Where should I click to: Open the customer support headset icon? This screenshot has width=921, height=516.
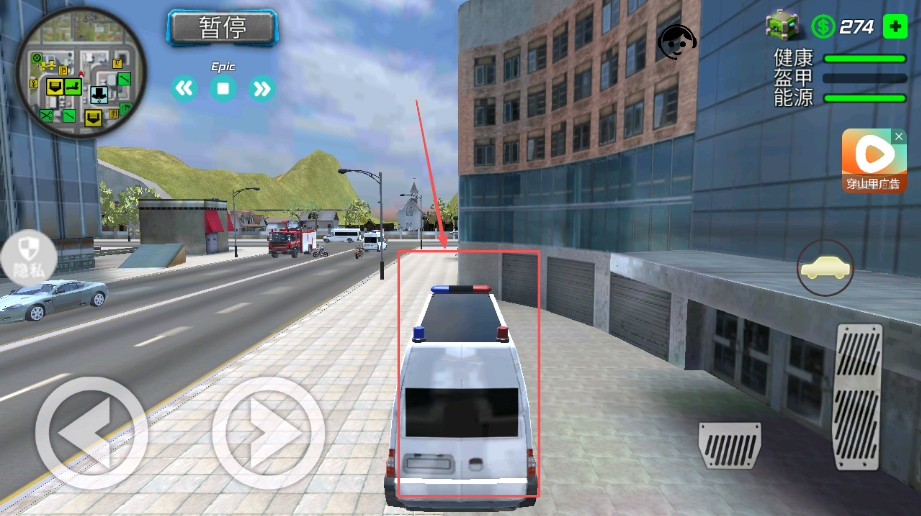click(x=677, y=43)
